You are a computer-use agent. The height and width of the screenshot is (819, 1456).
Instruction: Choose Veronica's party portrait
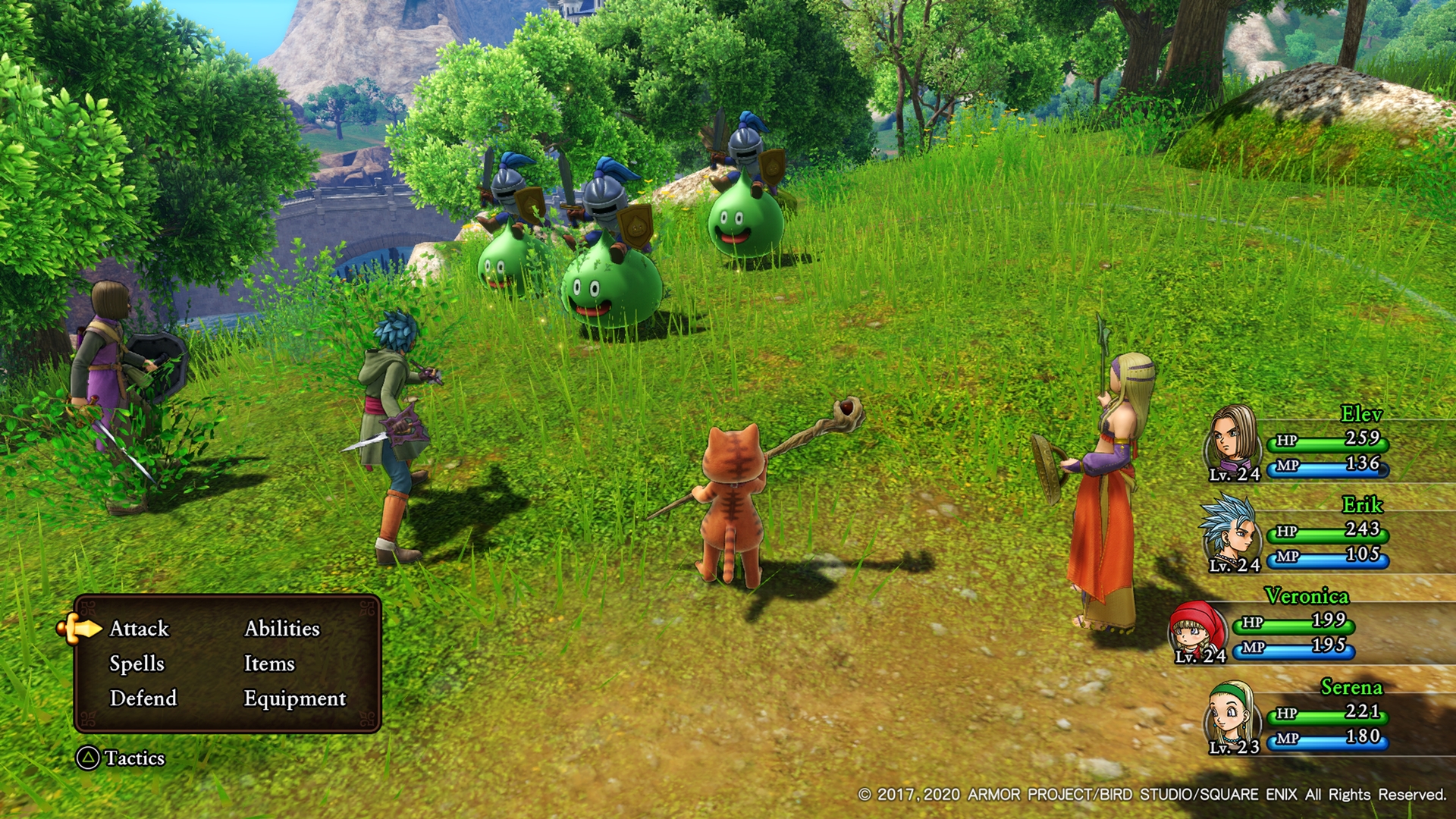(x=1198, y=629)
